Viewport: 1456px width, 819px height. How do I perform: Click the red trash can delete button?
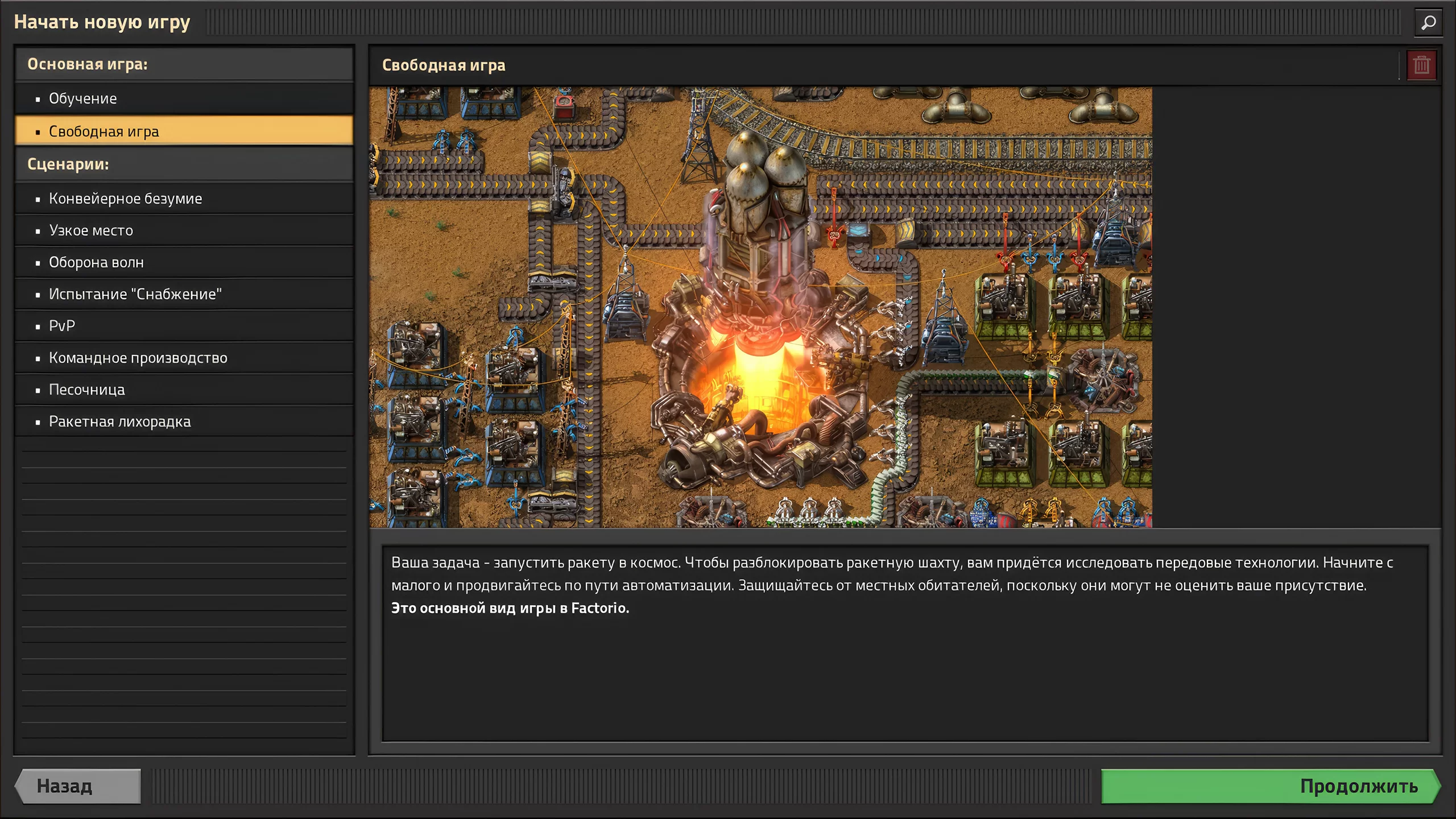coord(1421,65)
